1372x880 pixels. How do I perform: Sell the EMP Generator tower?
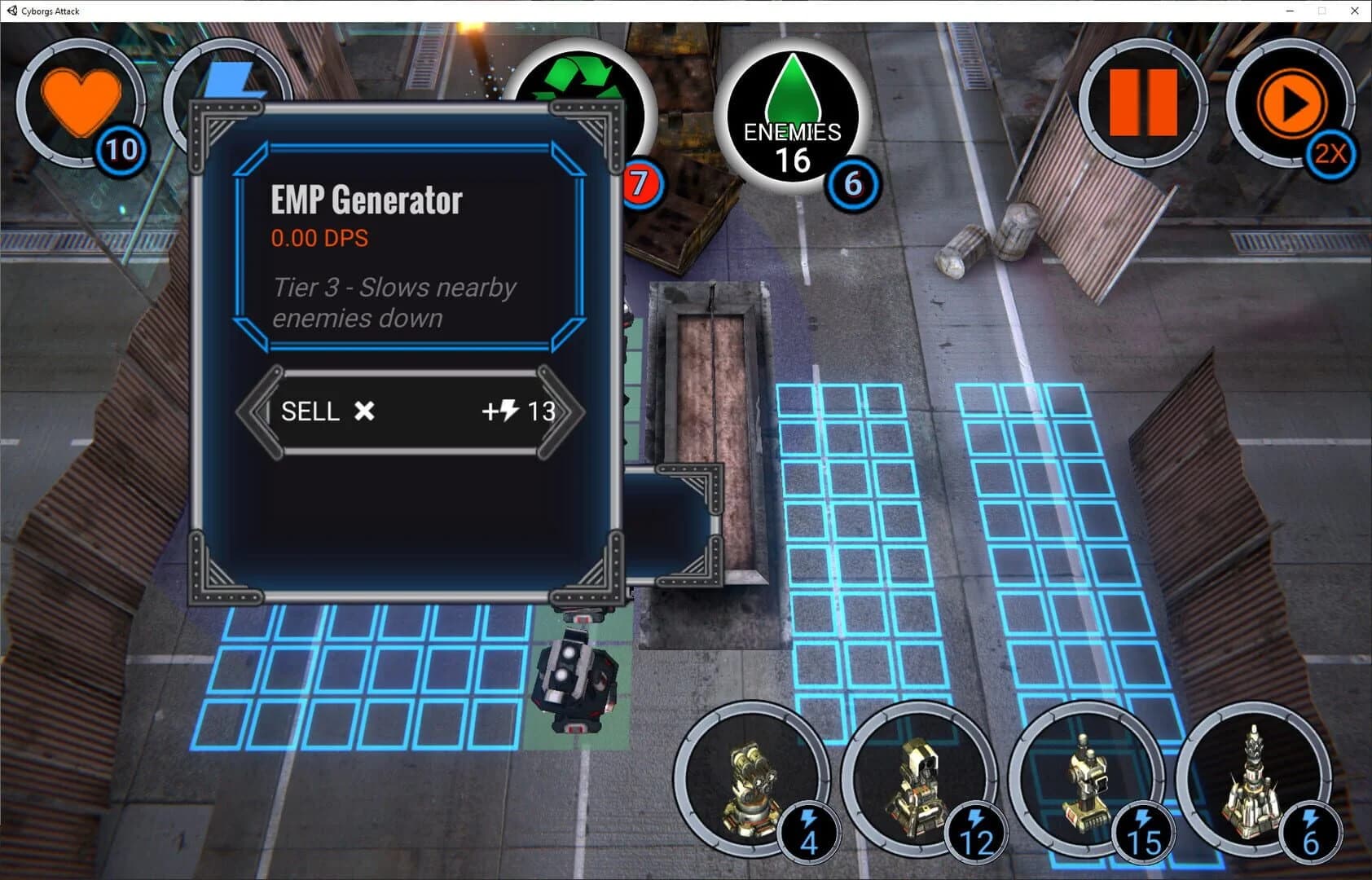click(324, 411)
